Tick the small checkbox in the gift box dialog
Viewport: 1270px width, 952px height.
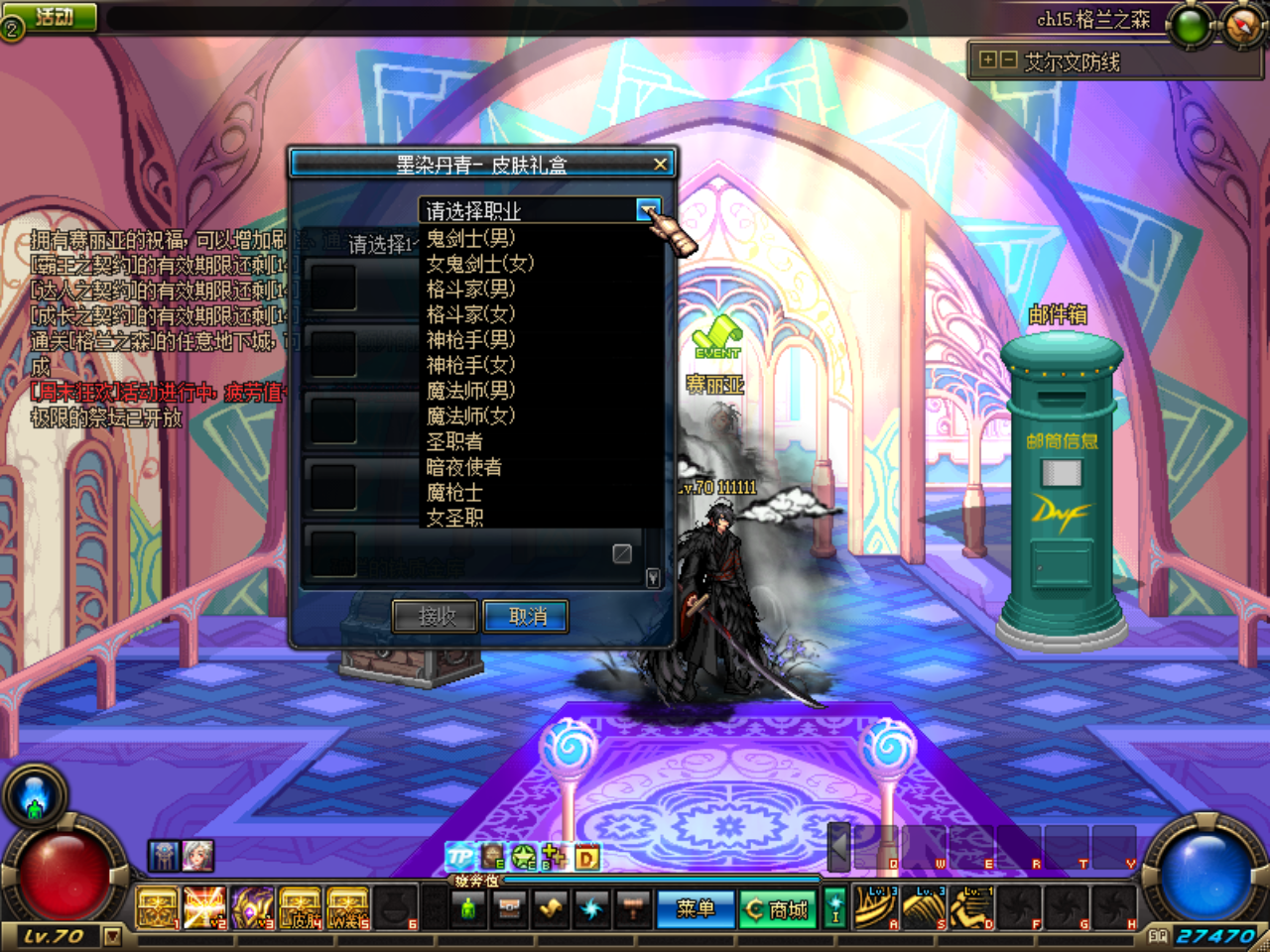624,552
